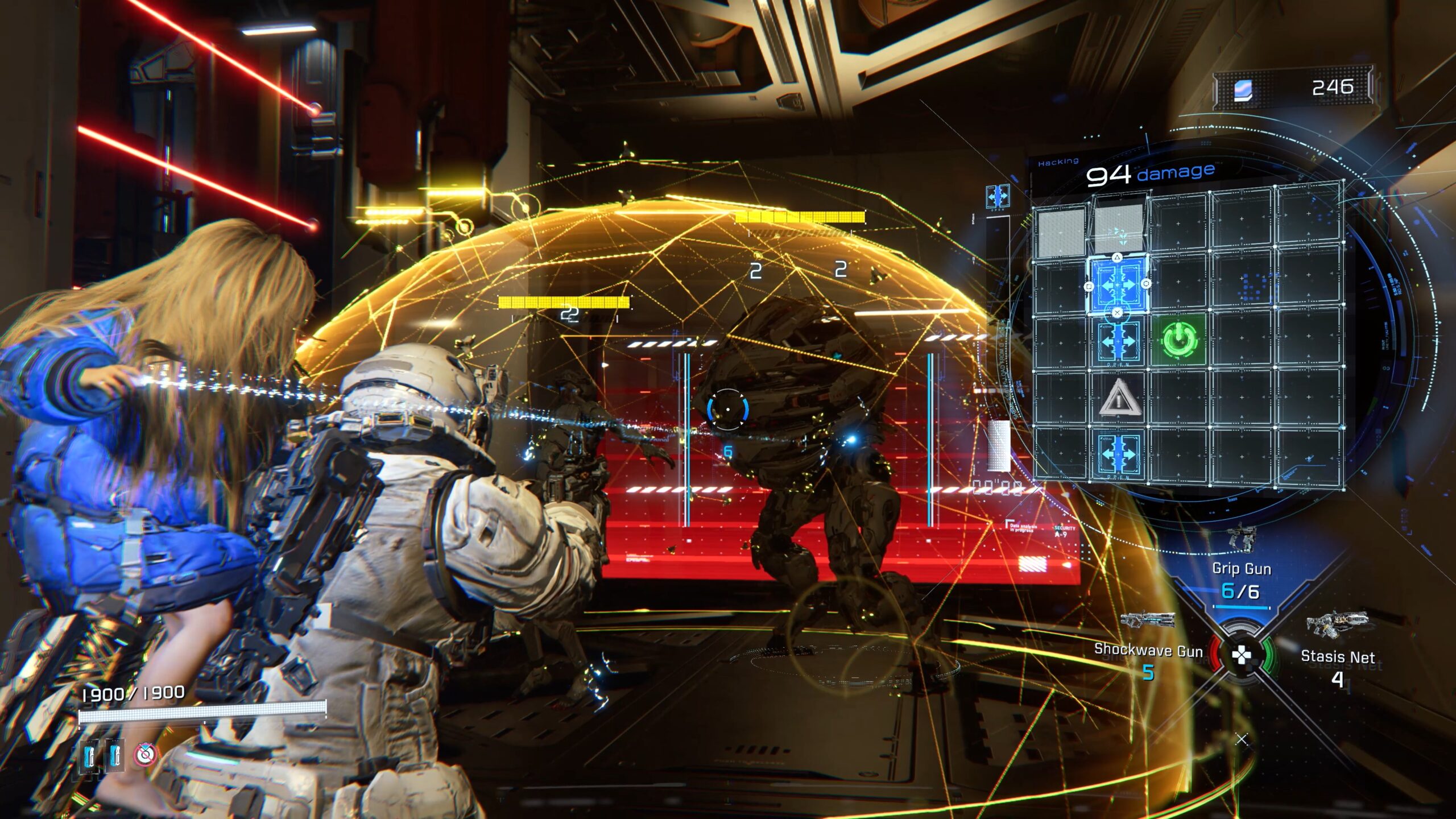Toggle the Square prompt on the active puzzle piece
This screenshot has width=1456, height=819.
point(1089,286)
